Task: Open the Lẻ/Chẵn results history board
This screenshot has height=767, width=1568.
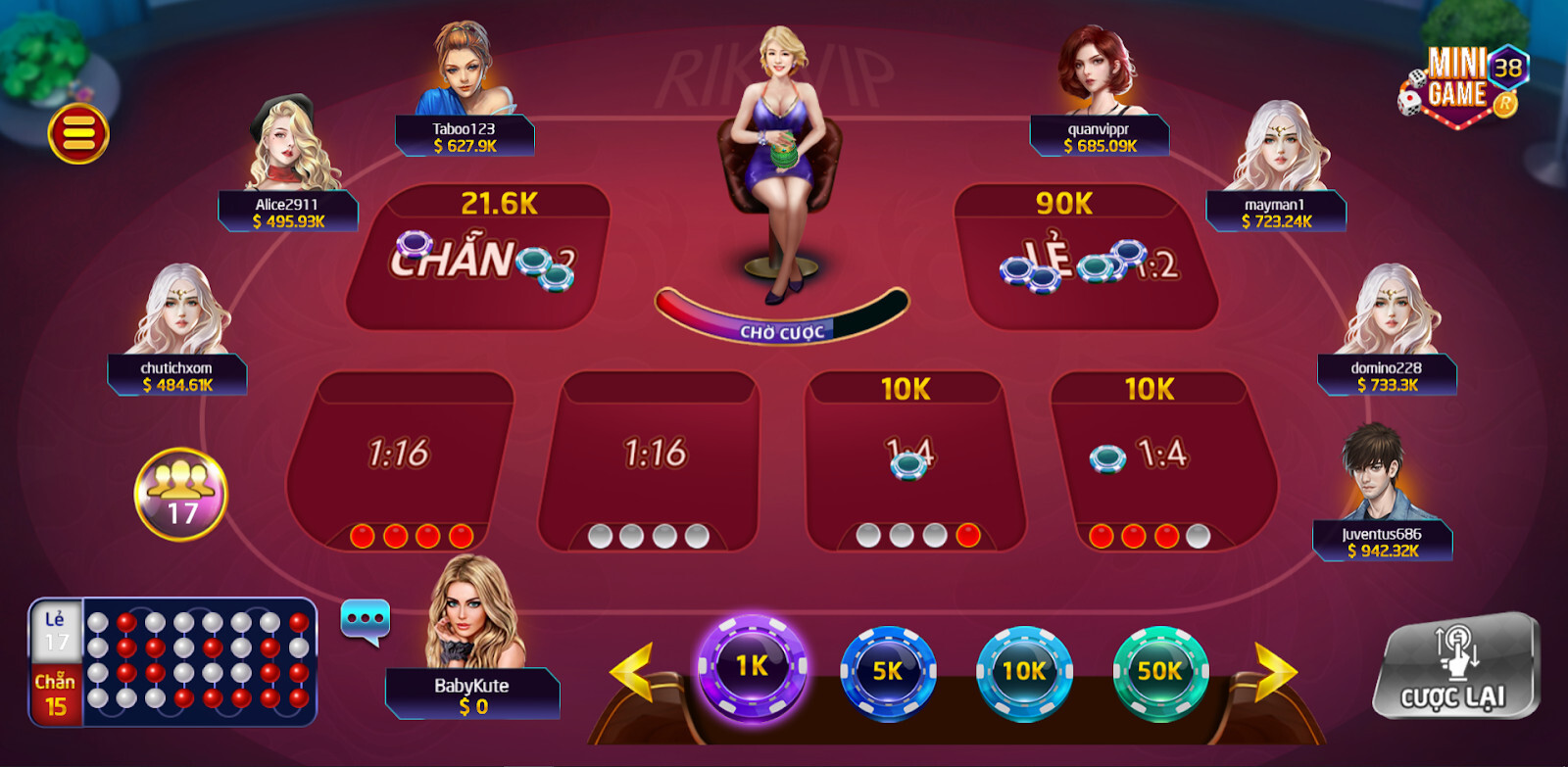Action: pyautogui.click(x=172, y=661)
